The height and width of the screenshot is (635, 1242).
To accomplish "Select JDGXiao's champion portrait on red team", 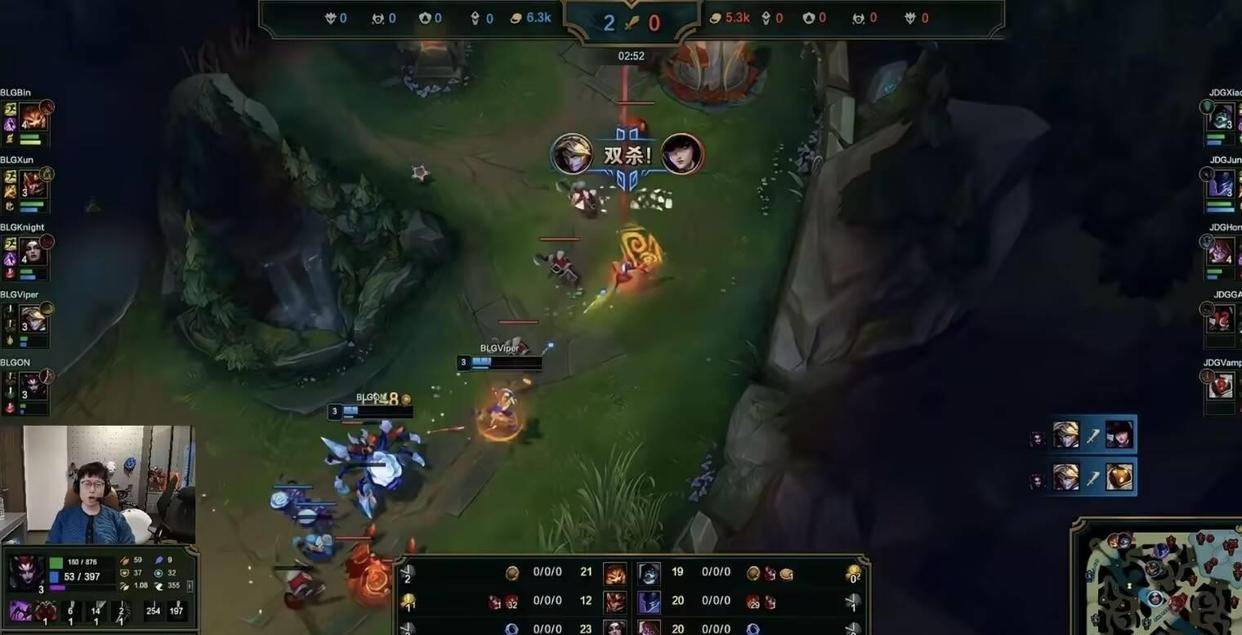I will click(1221, 118).
